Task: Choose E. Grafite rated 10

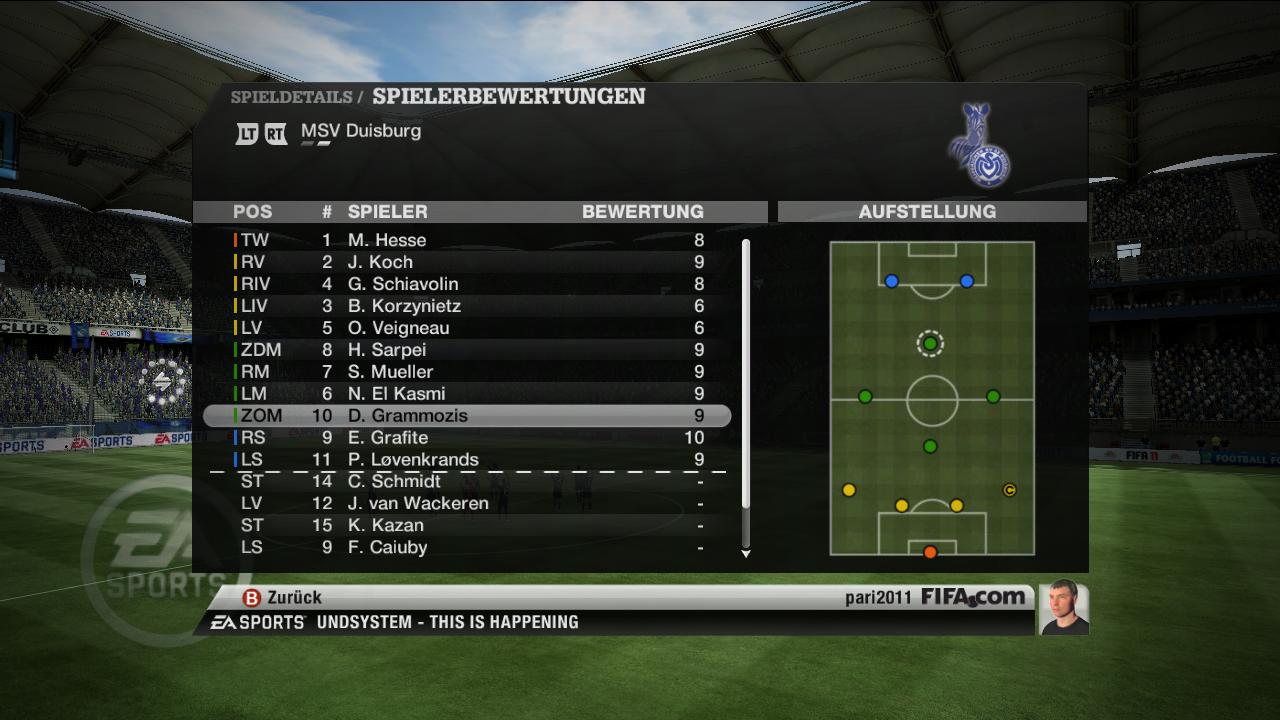Action: (467, 438)
